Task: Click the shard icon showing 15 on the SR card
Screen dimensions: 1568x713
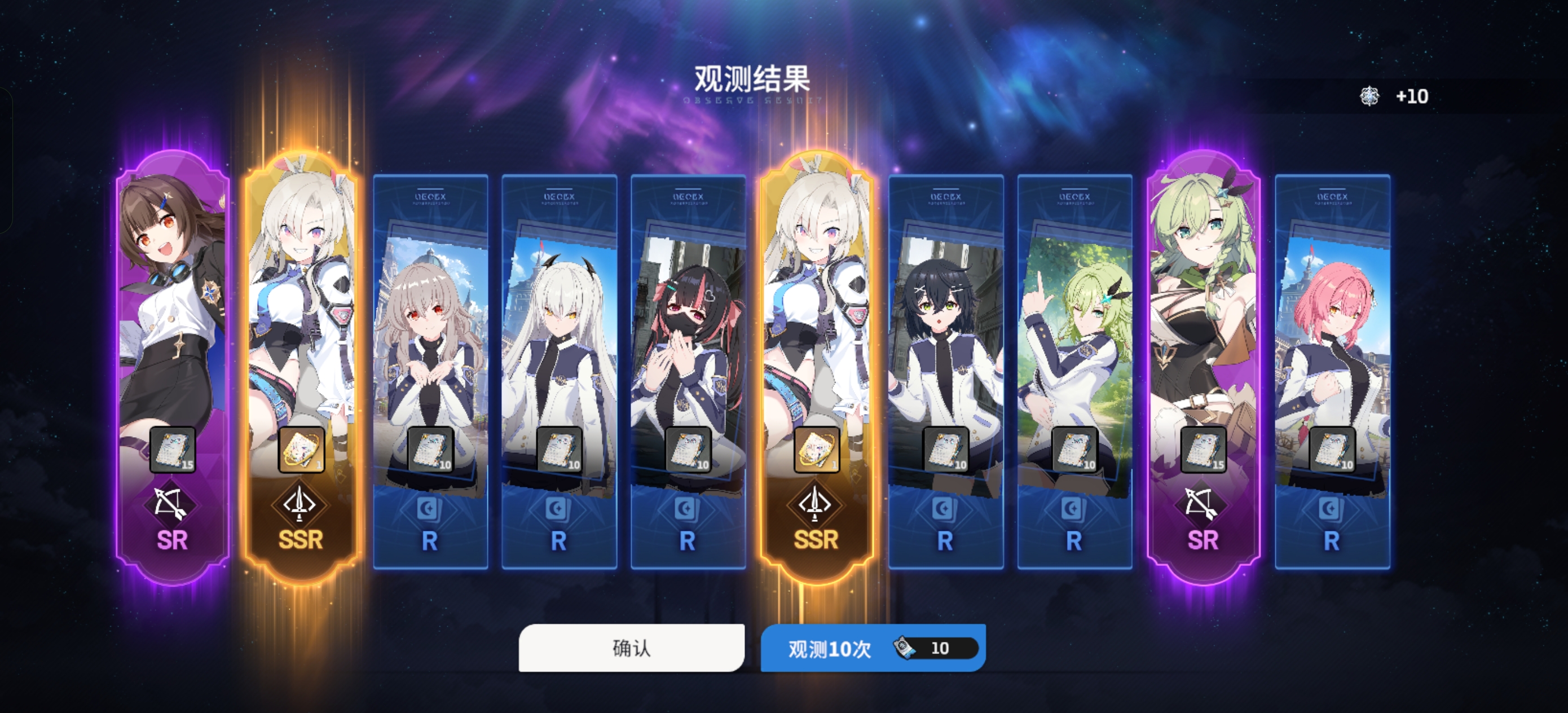Action: tap(170, 450)
